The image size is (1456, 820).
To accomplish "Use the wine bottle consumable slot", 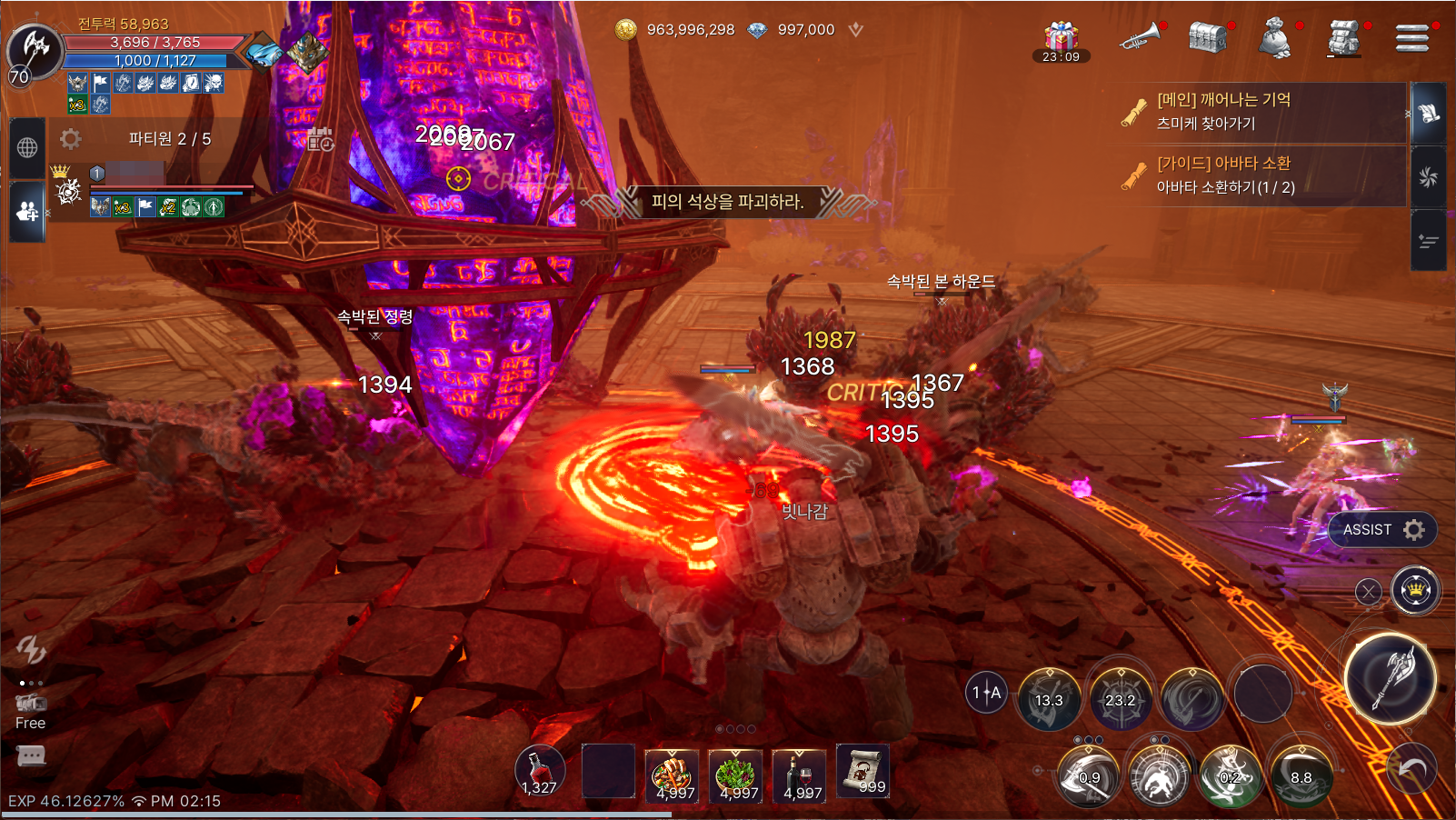I will pyautogui.click(x=799, y=775).
